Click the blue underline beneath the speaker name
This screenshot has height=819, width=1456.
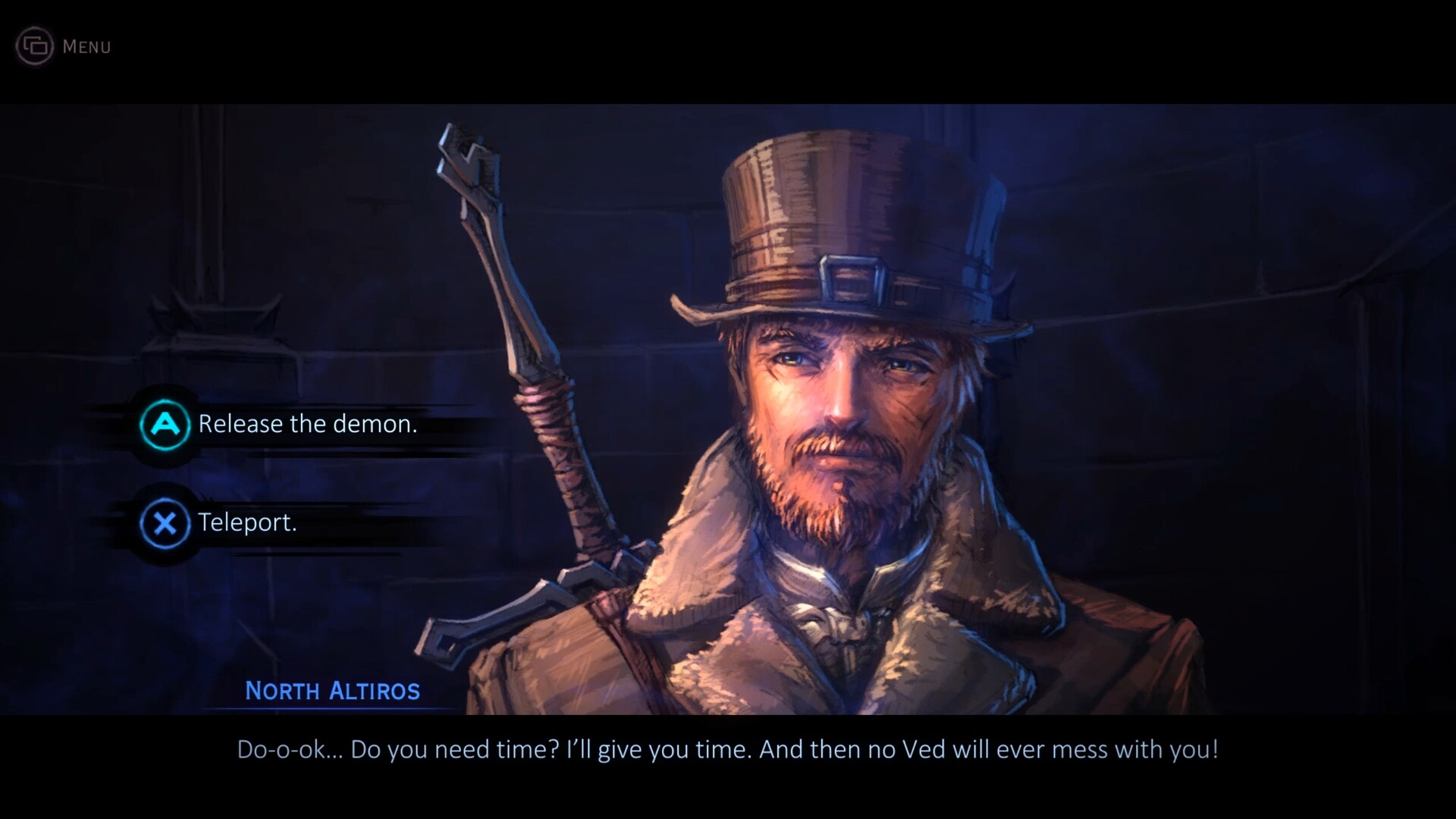332,708
